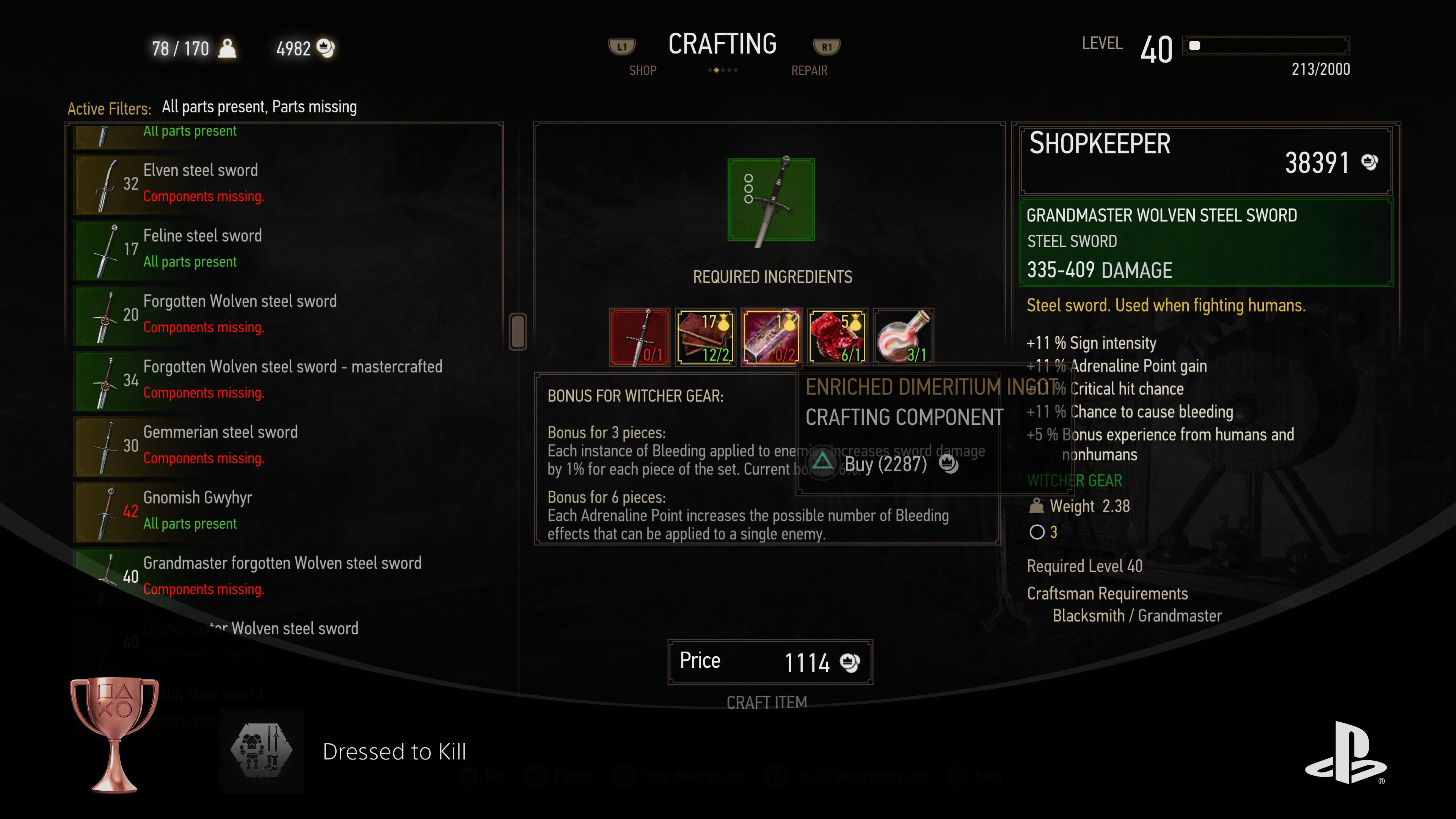Viewport: 1456px width, 819px height.
Task: Buy the Enriched Dimeritium Ingot for 2287
Action: click(885, 464)
